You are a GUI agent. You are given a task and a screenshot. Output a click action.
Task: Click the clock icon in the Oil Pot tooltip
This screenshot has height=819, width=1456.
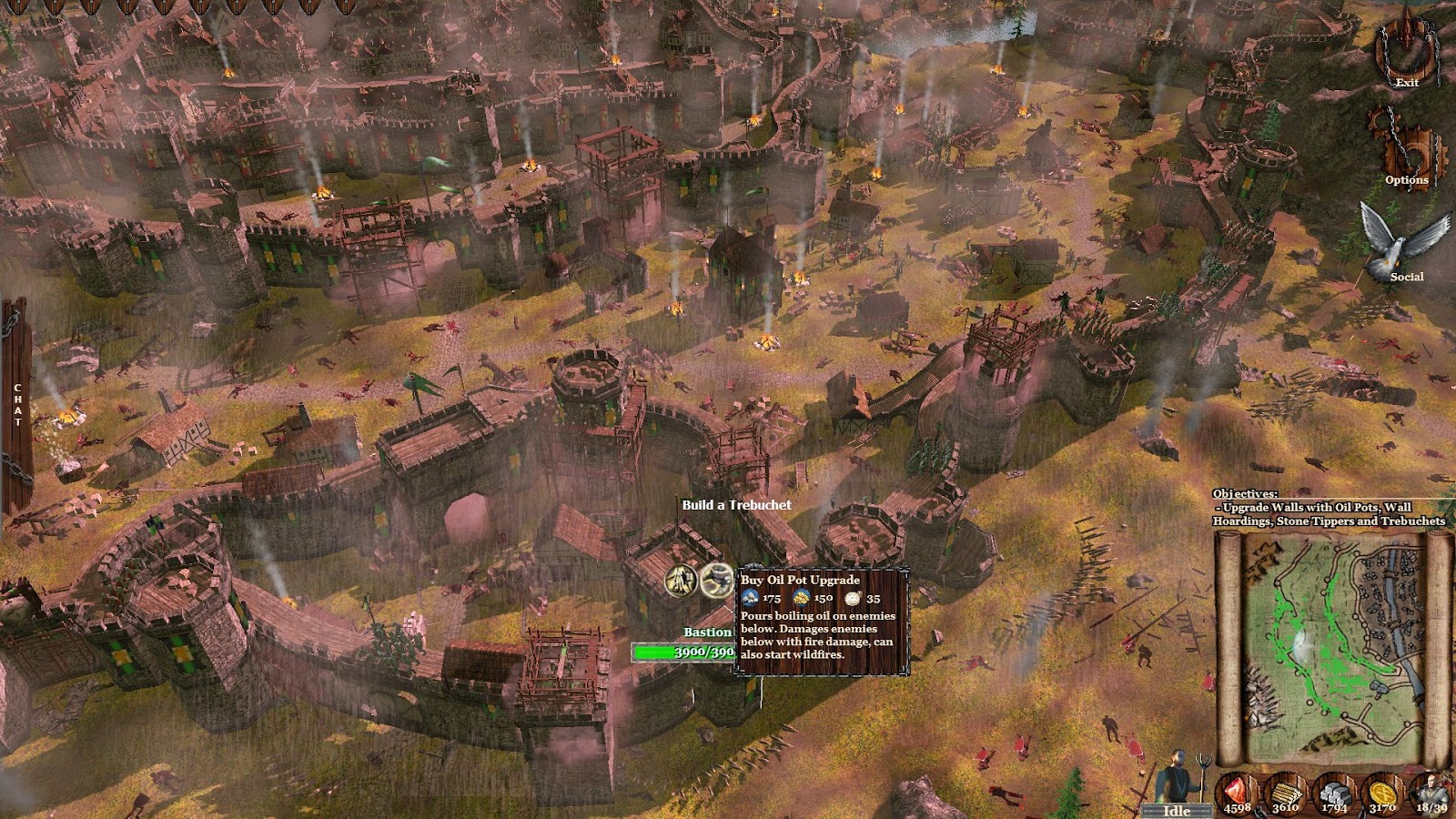tap(853, 599)
